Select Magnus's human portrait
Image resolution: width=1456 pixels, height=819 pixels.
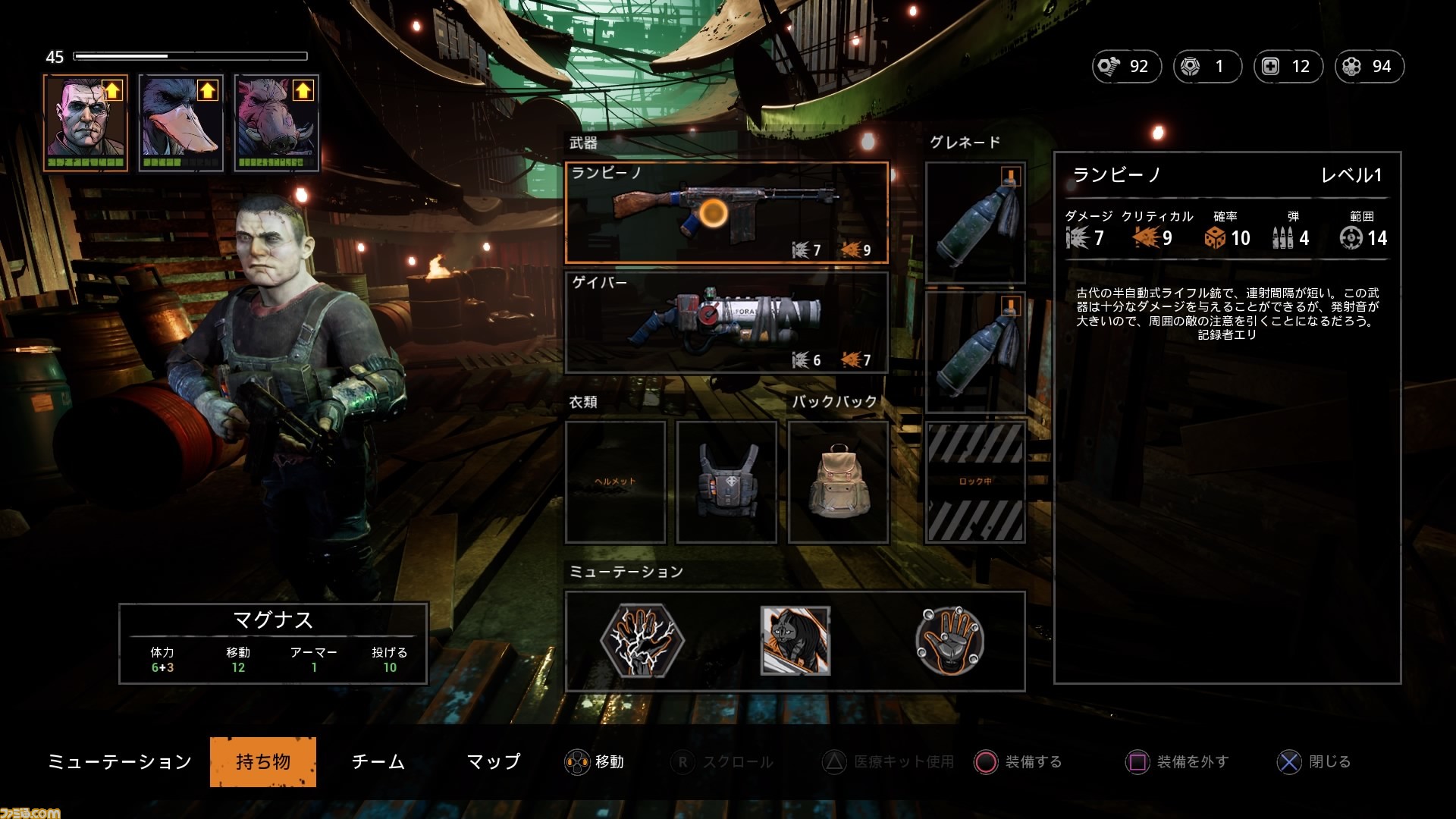[x=86, y=123]
